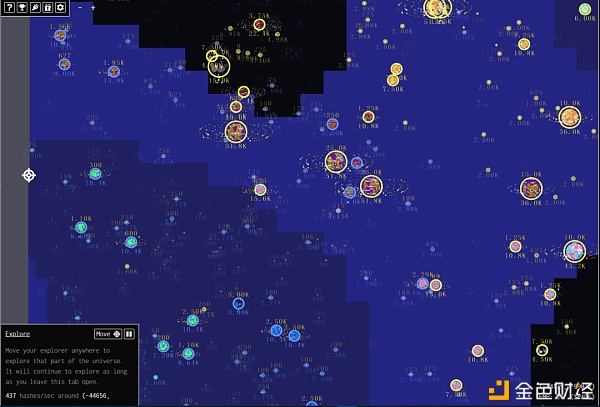Image resolution: width=600 pixels, height=407 pixels.
Task: Open the gift box icon
Action: (x=47, y=8)
